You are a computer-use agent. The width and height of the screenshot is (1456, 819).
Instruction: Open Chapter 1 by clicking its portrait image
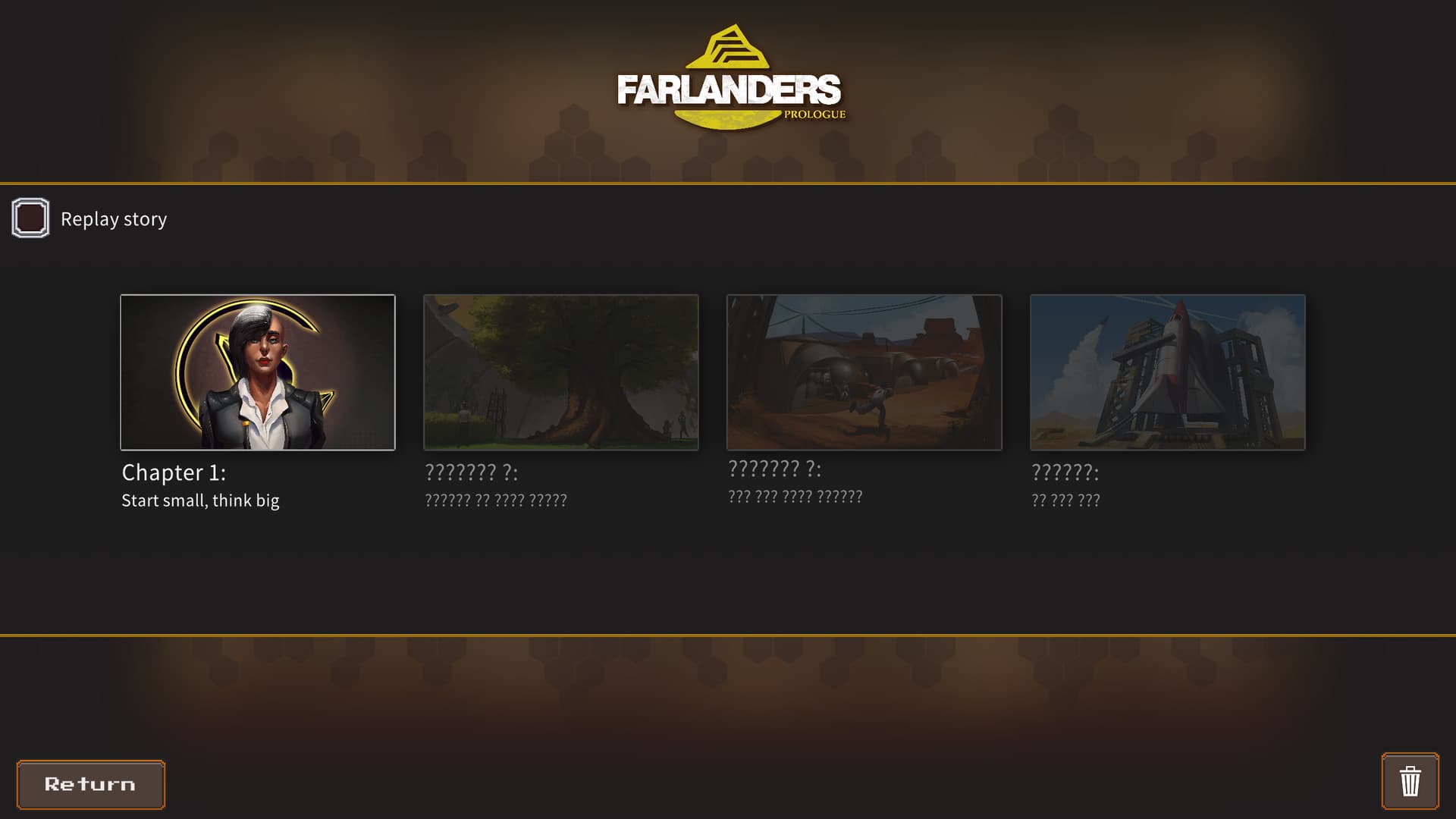(x=257, y=372)
